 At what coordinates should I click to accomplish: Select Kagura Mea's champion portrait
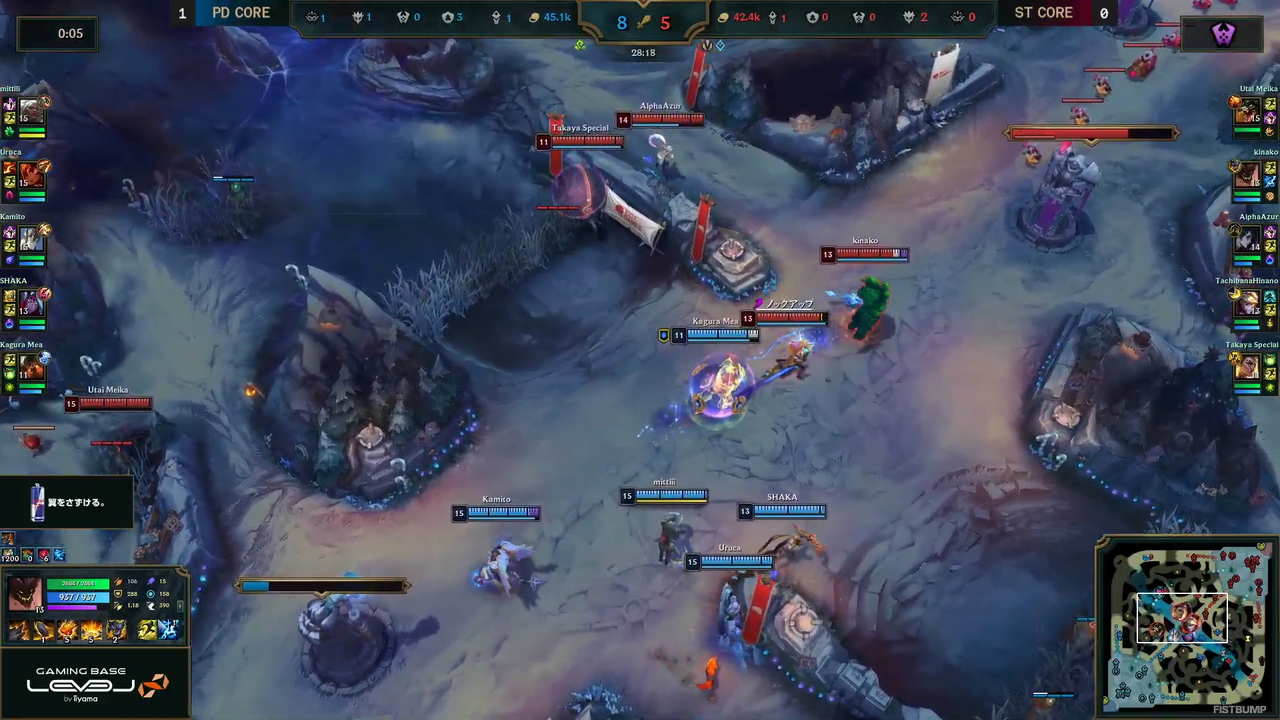point(31,367)
